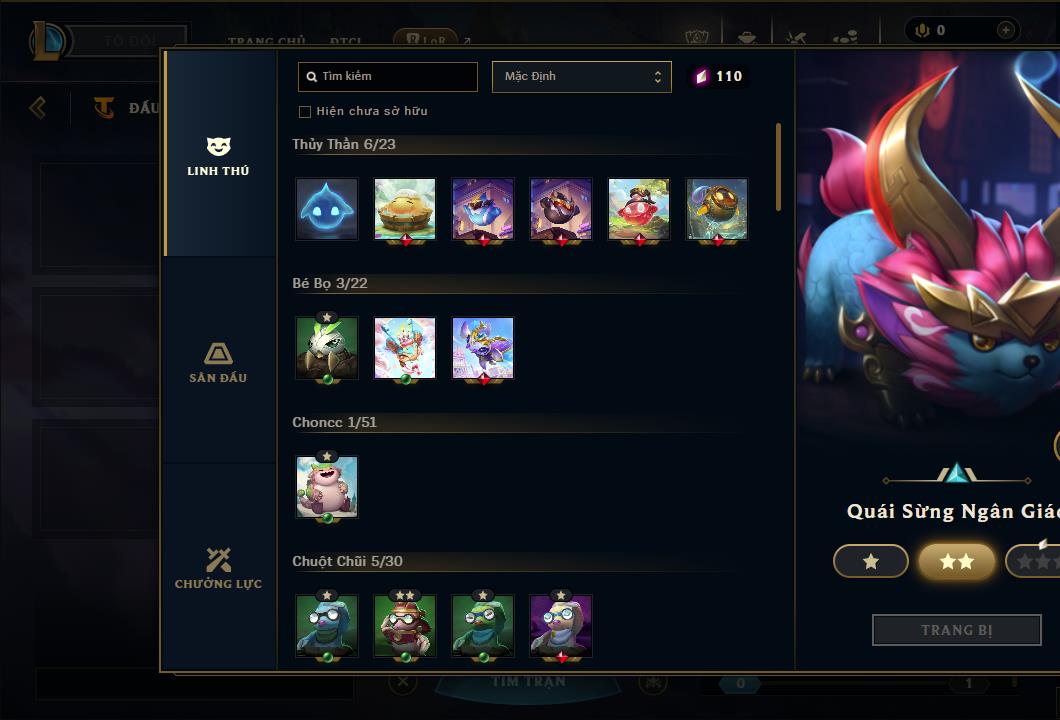
Task: Toggle Hiện chưa sở hữu checkbox
Action: (x=305, y=111)
